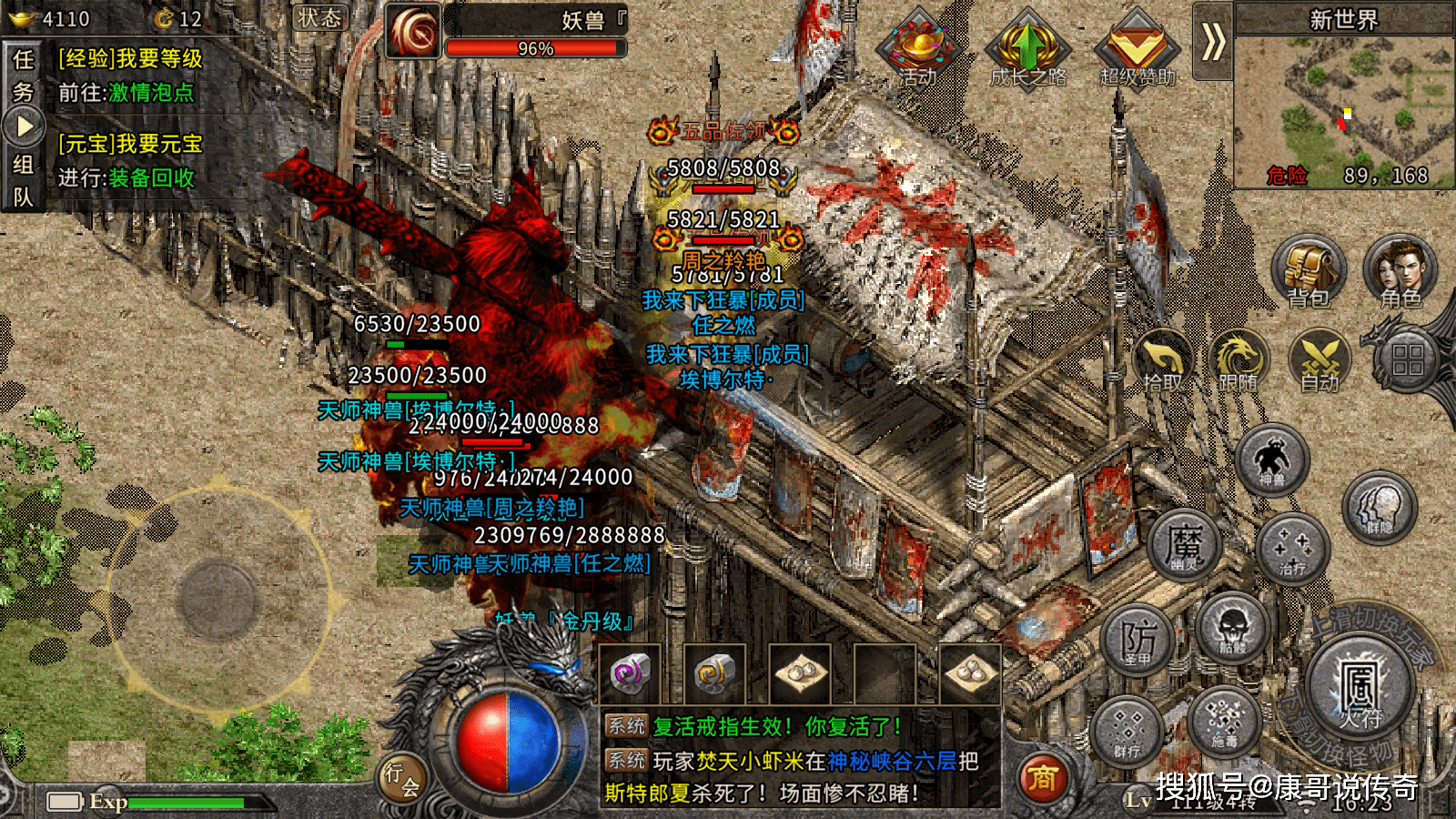
Task: Open the 行会 guild button
Action: coord(401,778)
